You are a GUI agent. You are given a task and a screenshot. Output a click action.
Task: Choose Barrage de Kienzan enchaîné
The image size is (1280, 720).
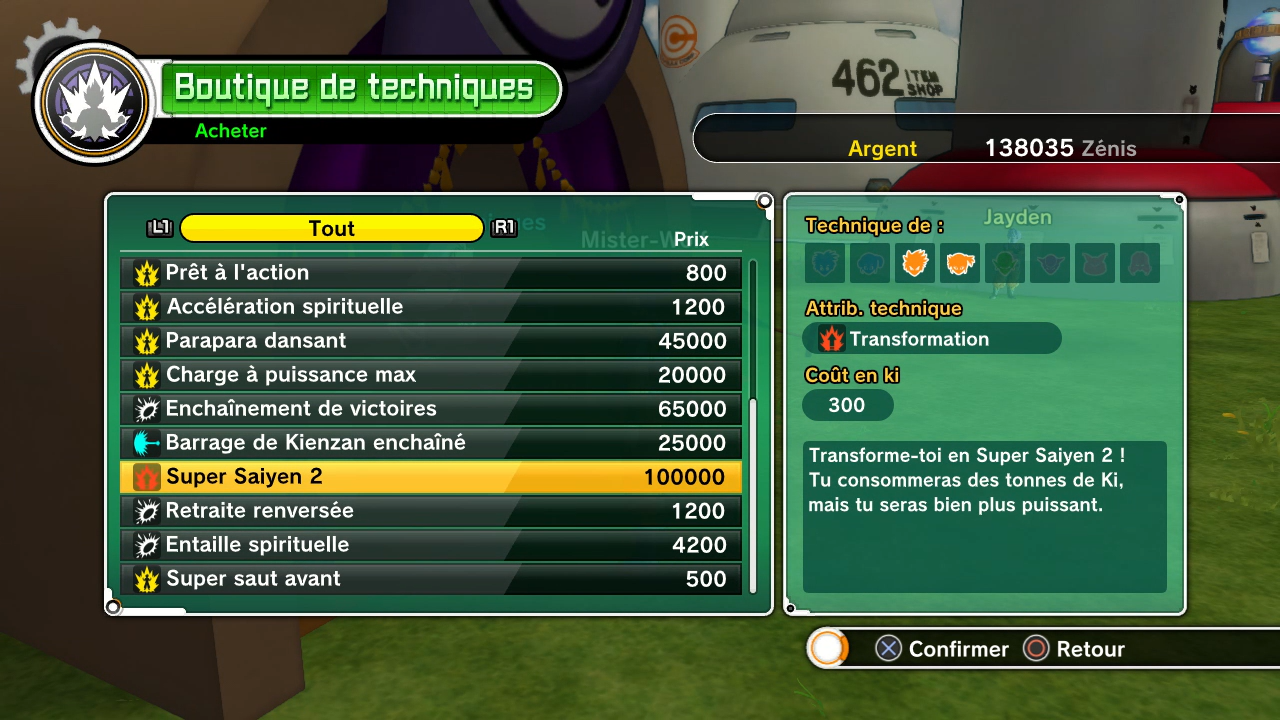(x=430, y=443)
